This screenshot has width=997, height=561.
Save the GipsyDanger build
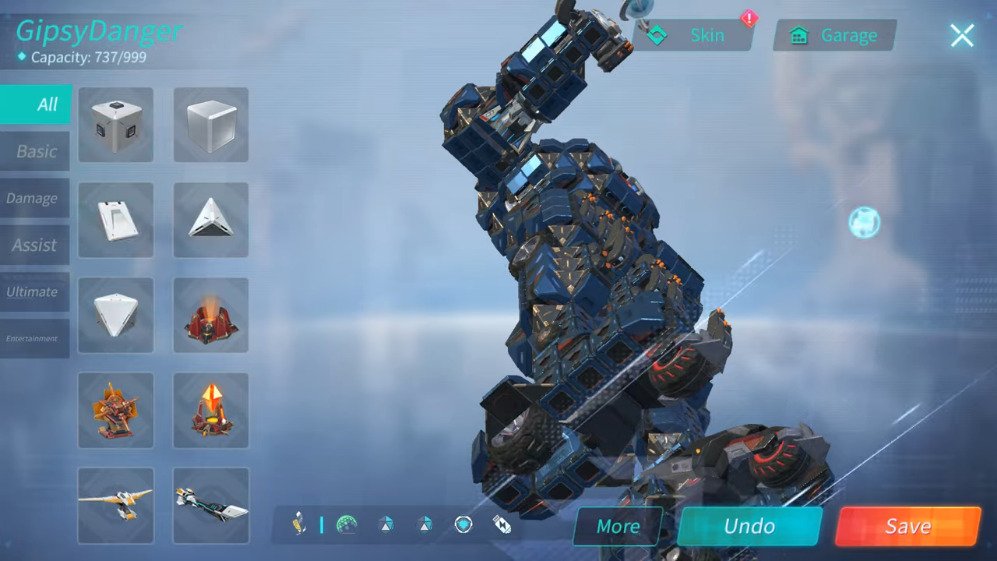(x=907, y=527)
